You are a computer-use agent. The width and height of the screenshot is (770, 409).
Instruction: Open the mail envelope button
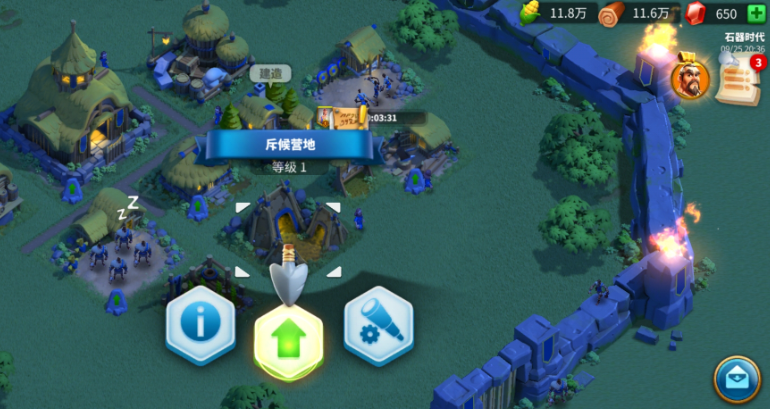pyautogui.click(x=737, y=380)
